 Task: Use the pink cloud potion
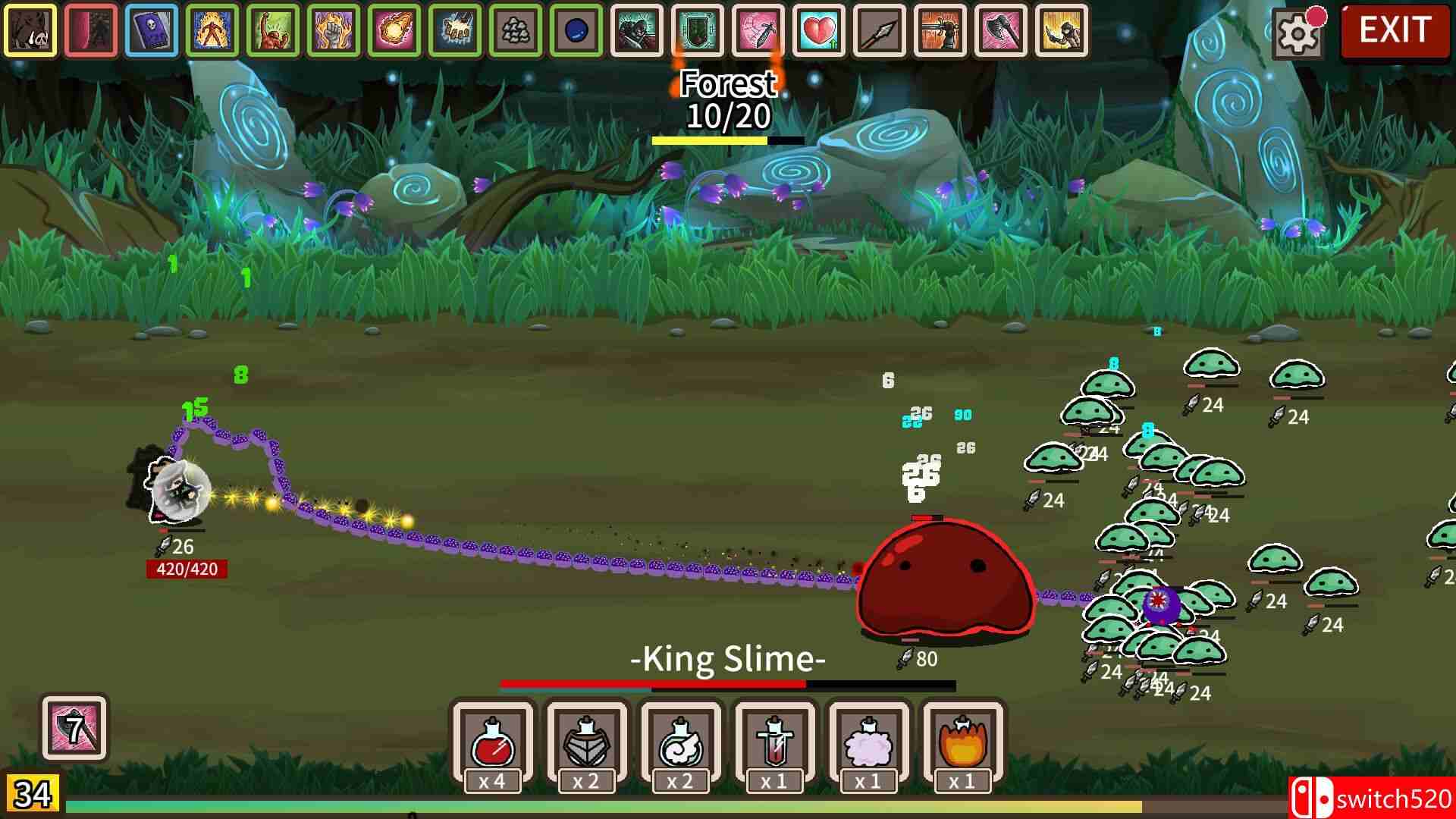click(868, 743)
